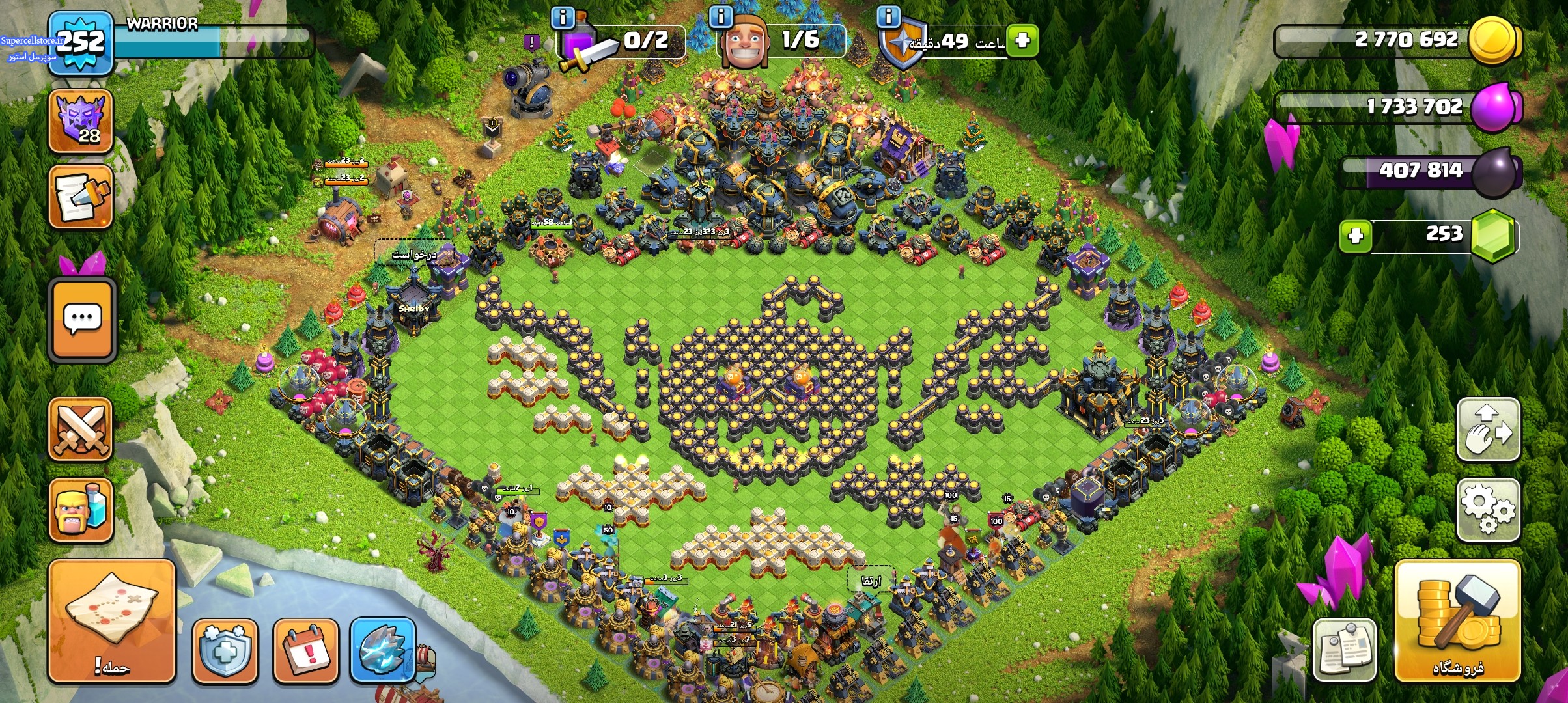
Task: Show shield info above the shield icon
Action: coord(889,17)
